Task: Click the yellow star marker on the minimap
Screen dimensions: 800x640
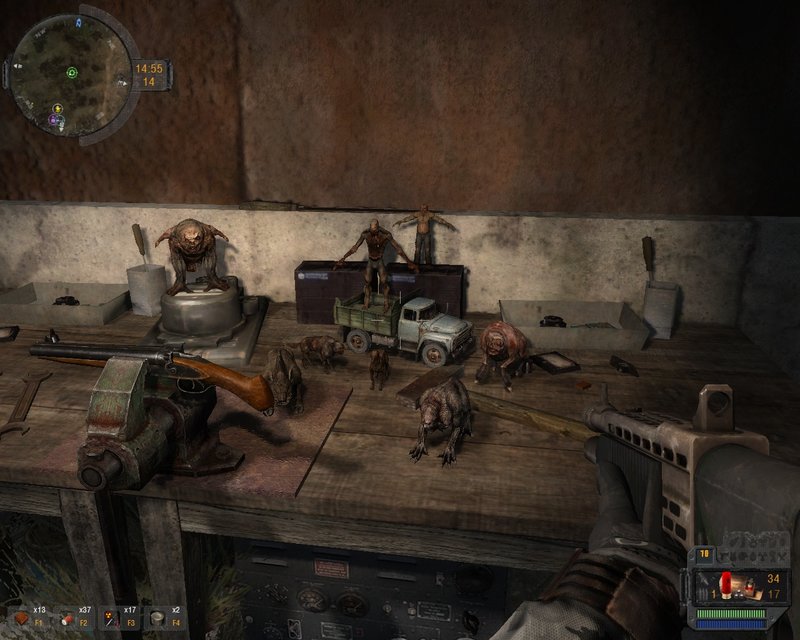Action: click(59, 108)
